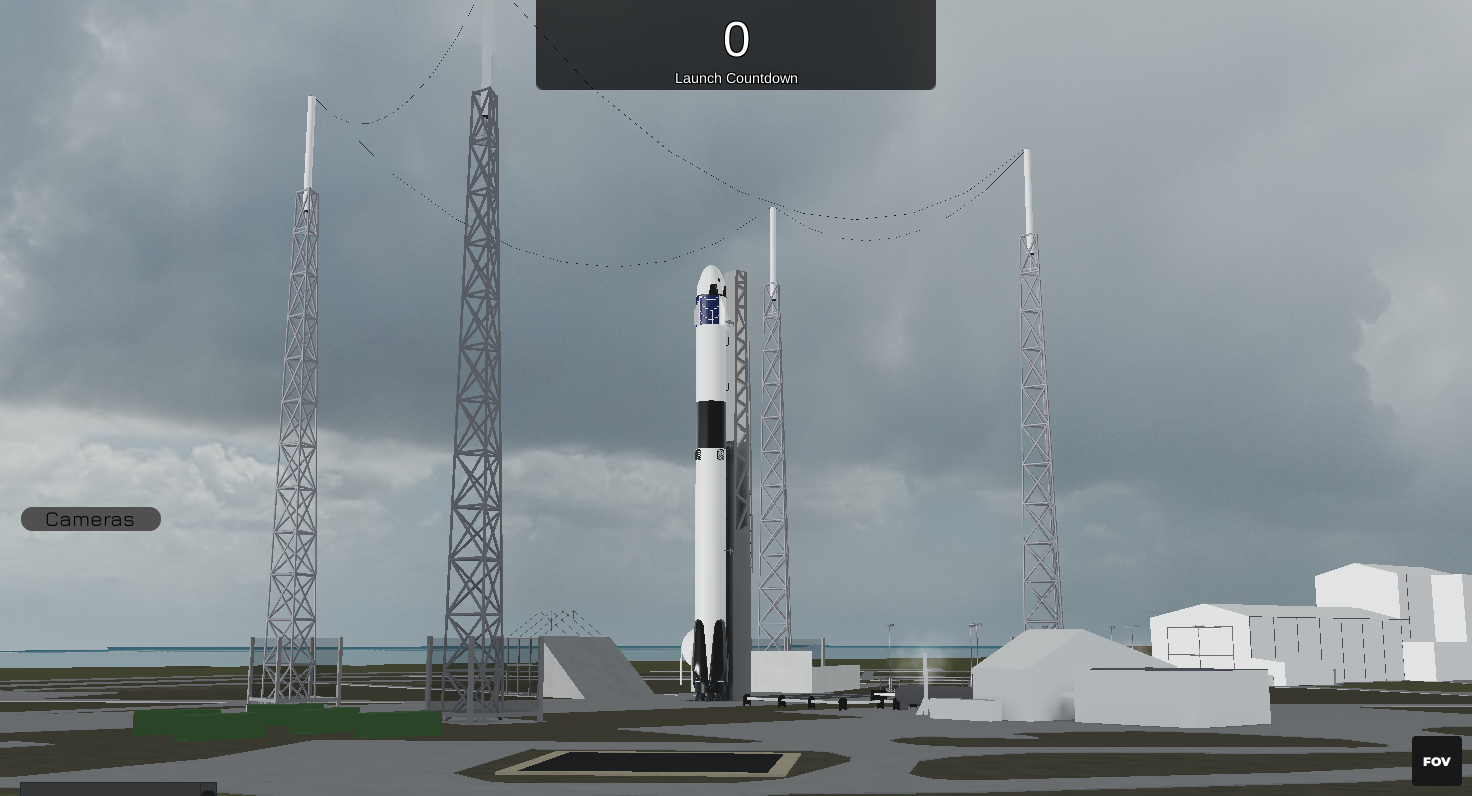Viewport: 1472px width, 796px height.
Task: Click the countdown number zero
Action: 736,40
